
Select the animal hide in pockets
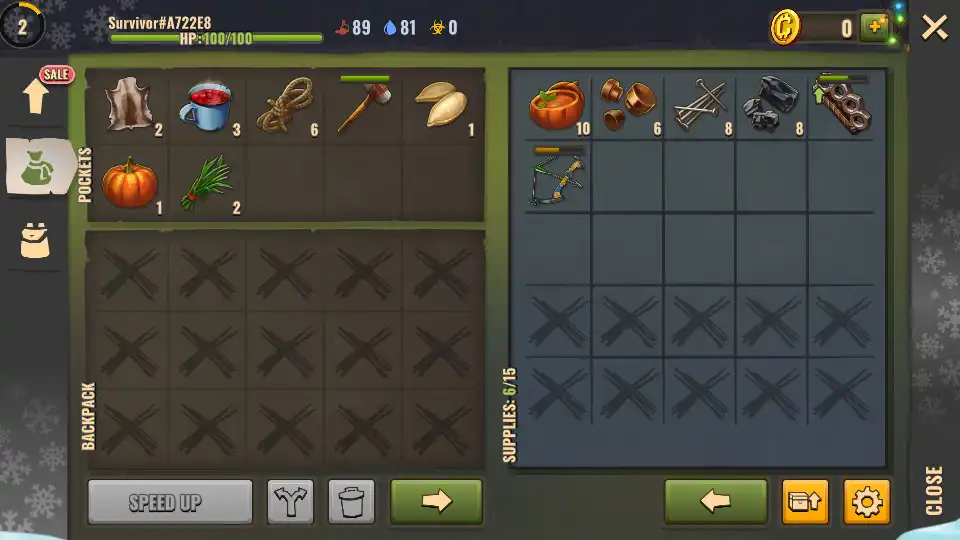(128, 105)
